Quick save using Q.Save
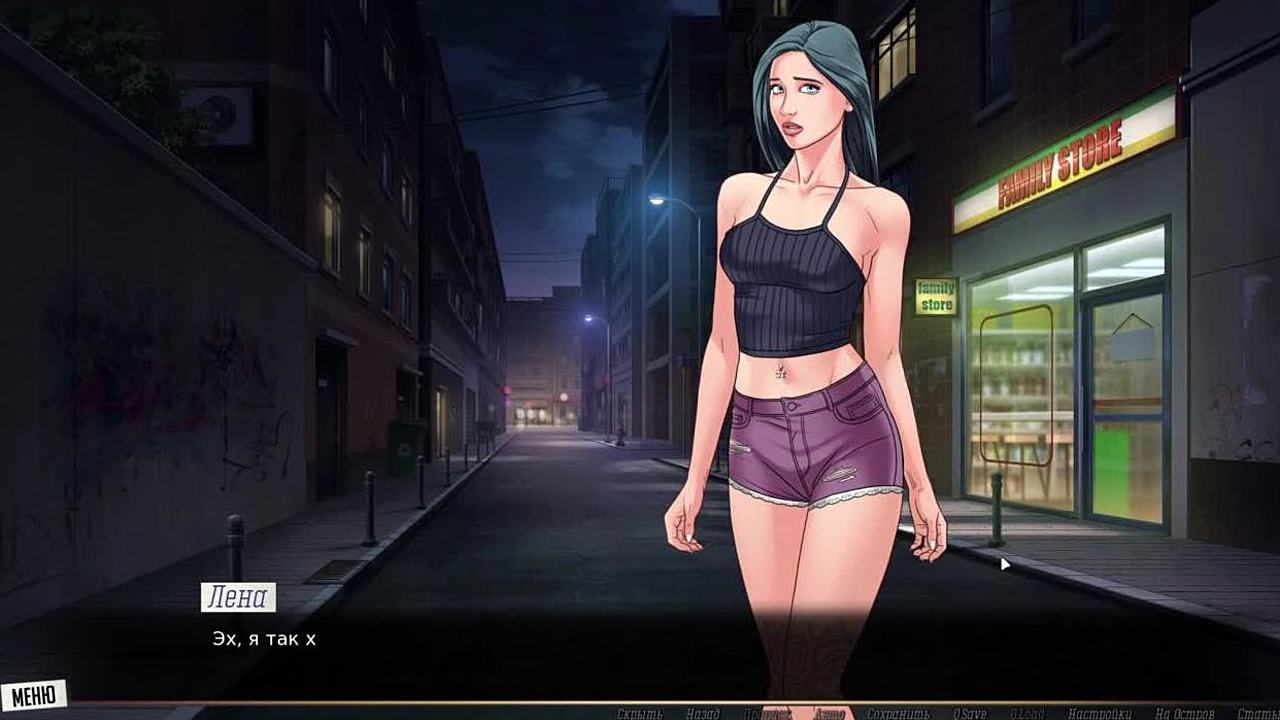 click(x=969, y=713)
